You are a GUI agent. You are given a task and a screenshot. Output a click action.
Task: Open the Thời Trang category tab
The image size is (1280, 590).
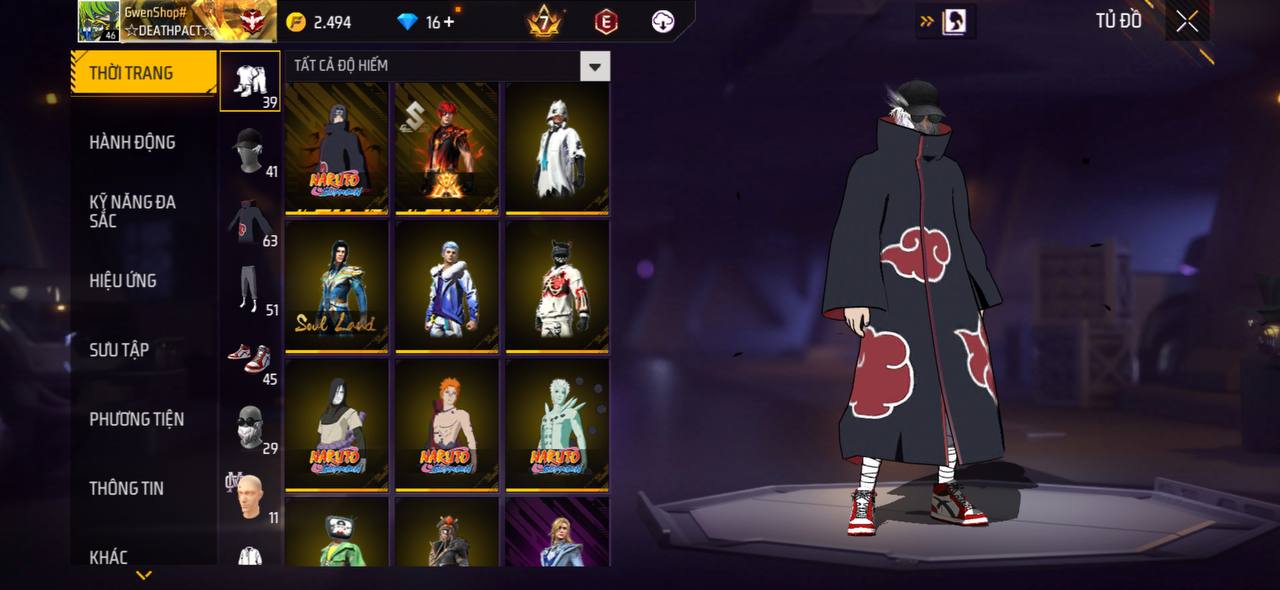tap(143, 73)
